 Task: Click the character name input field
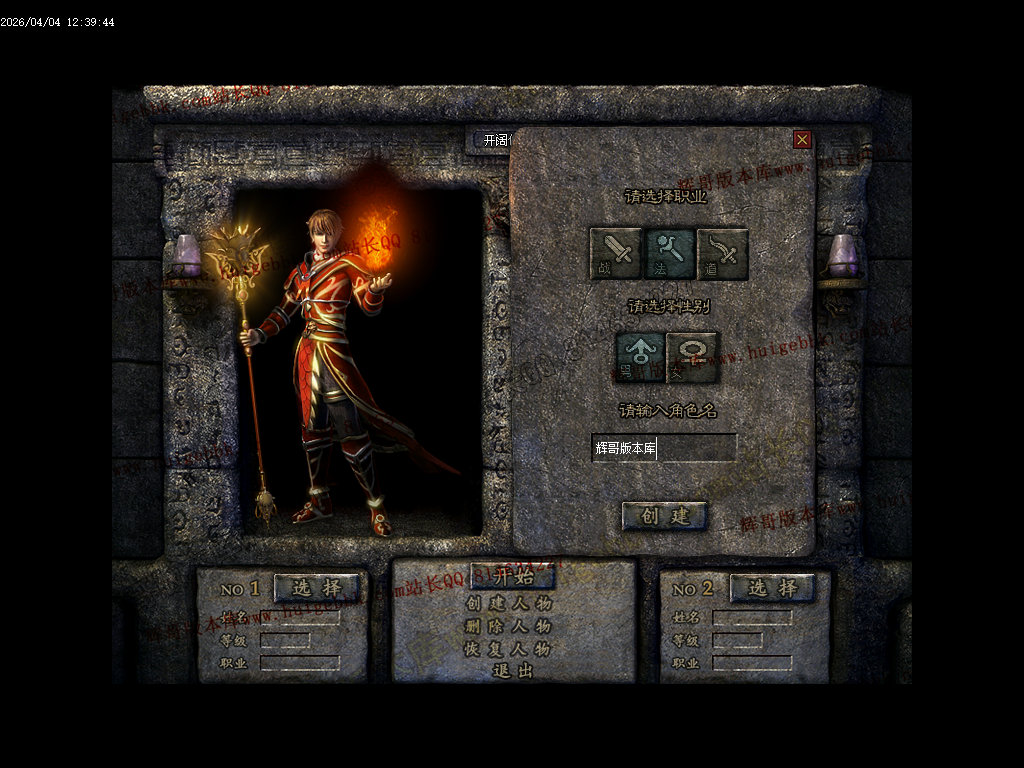click(x=664, y=448)
